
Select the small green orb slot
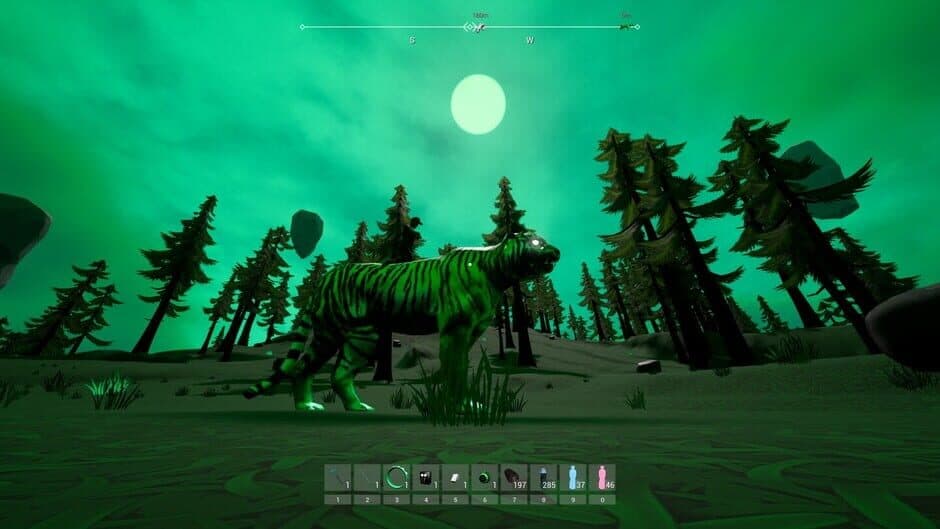point(485,477)
